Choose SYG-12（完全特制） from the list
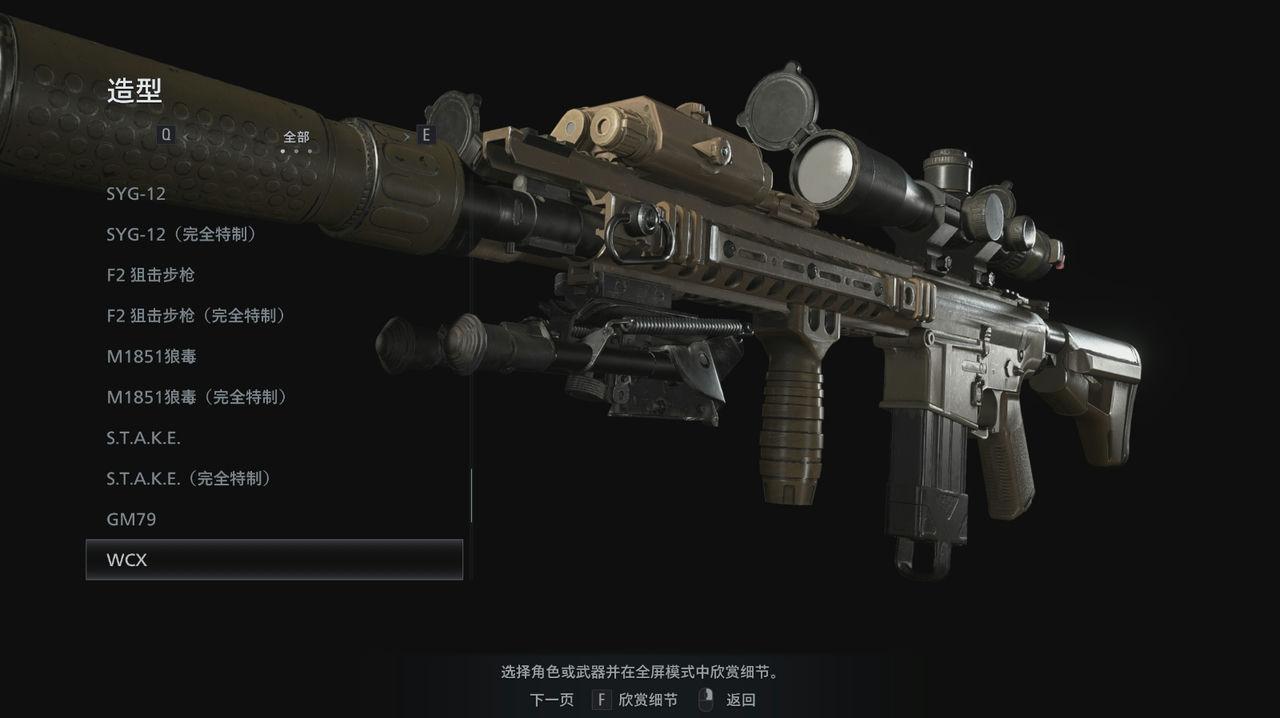Image resolution: width=1280 pixels, height=718 pixels. point(182,235)
